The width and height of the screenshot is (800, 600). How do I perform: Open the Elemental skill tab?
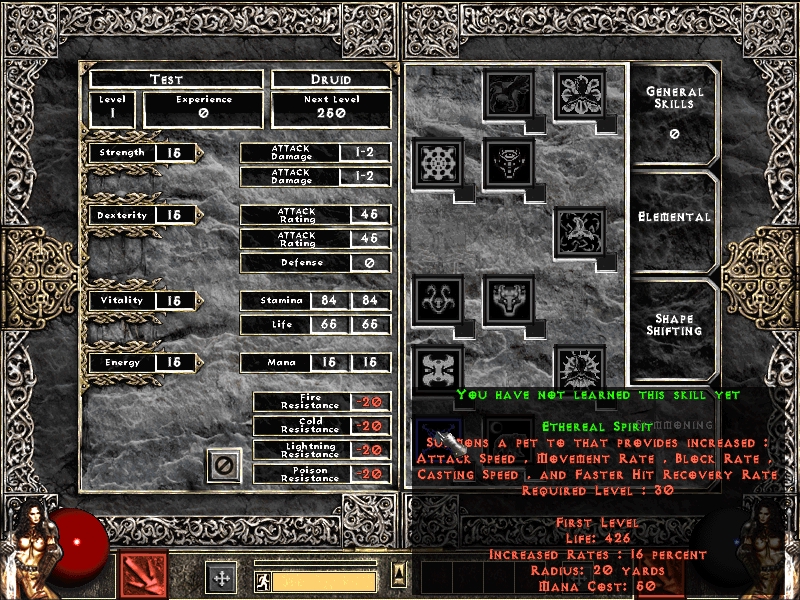[x=675, y=217]
